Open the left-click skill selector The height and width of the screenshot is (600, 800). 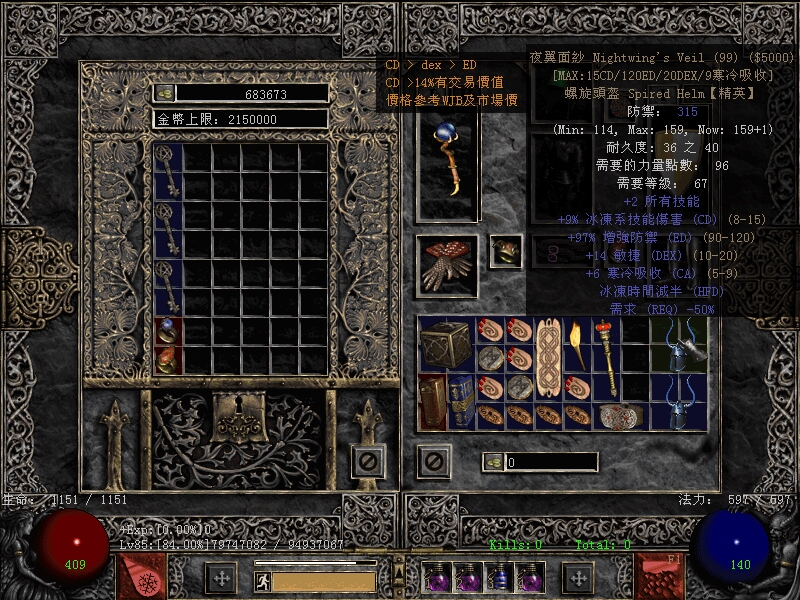(x=141, y=577)
